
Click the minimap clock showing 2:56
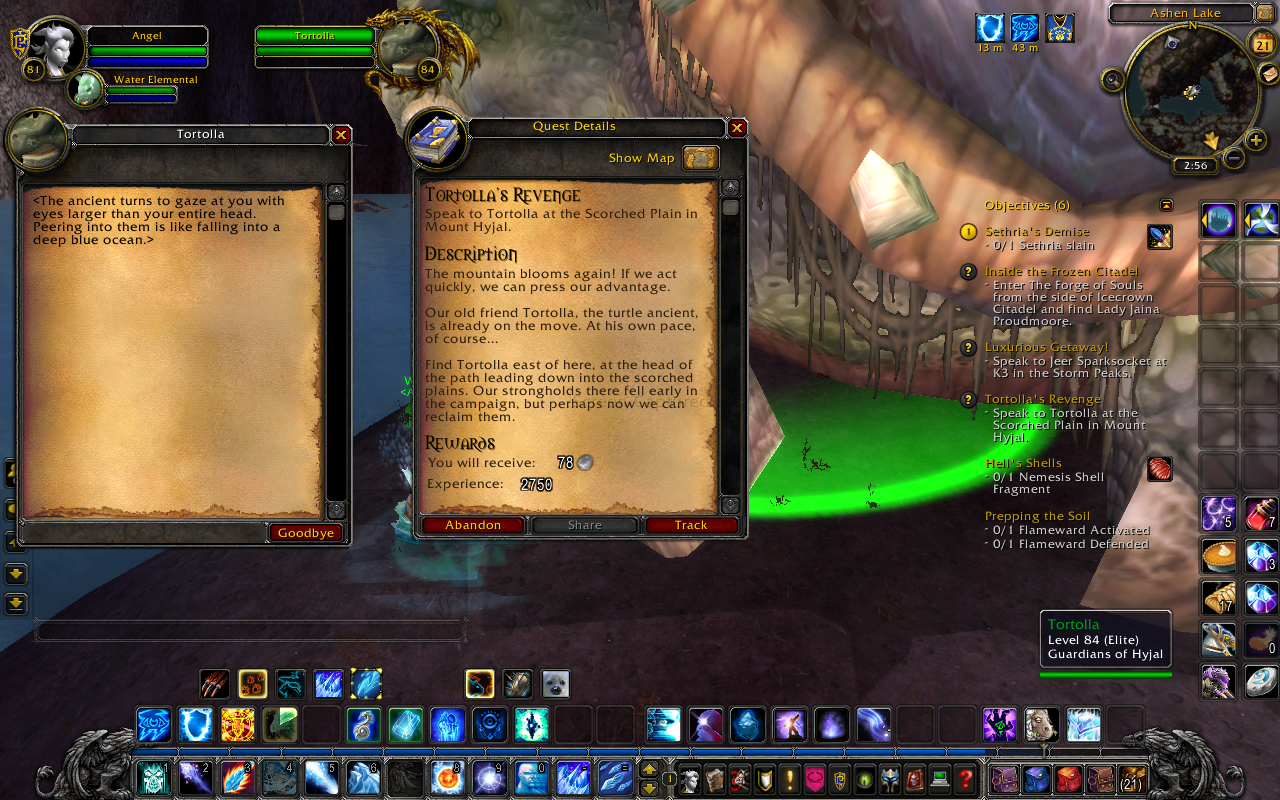[1194, 164]
